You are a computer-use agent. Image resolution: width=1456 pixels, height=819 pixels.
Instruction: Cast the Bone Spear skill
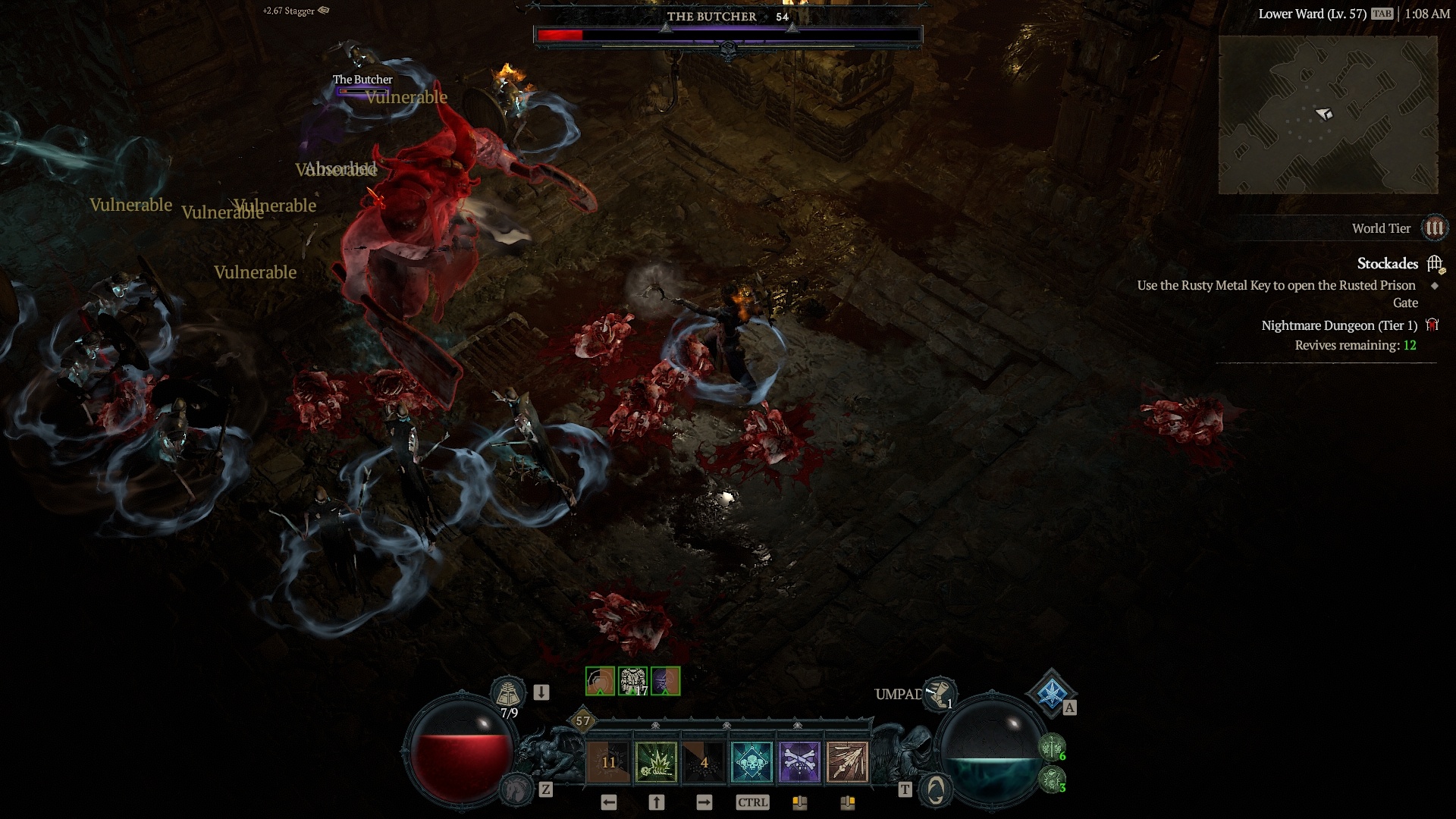[847, 761]
